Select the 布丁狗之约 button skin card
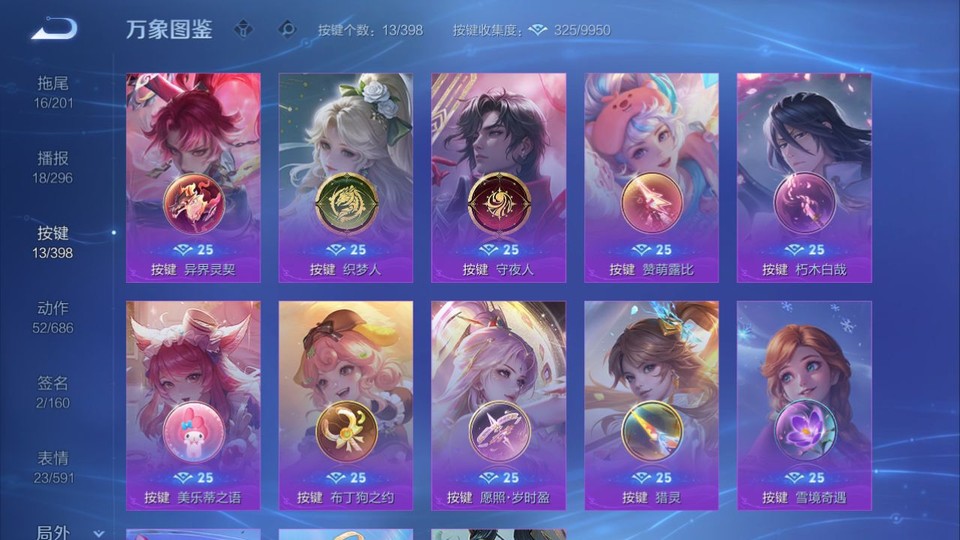 [x=346, y=405]
